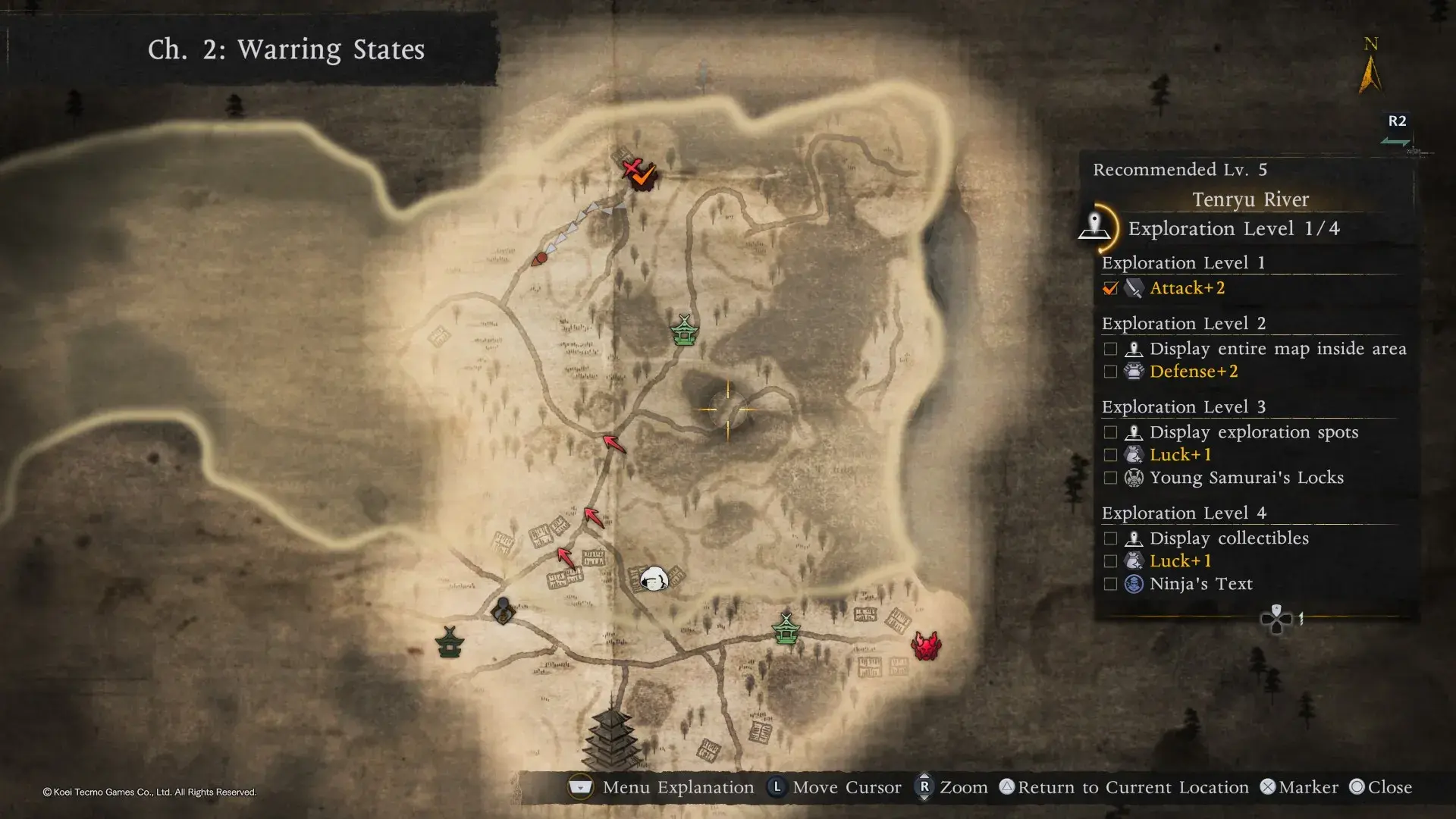Select the Attack+2 exploration reward row

pos(1187,288)
